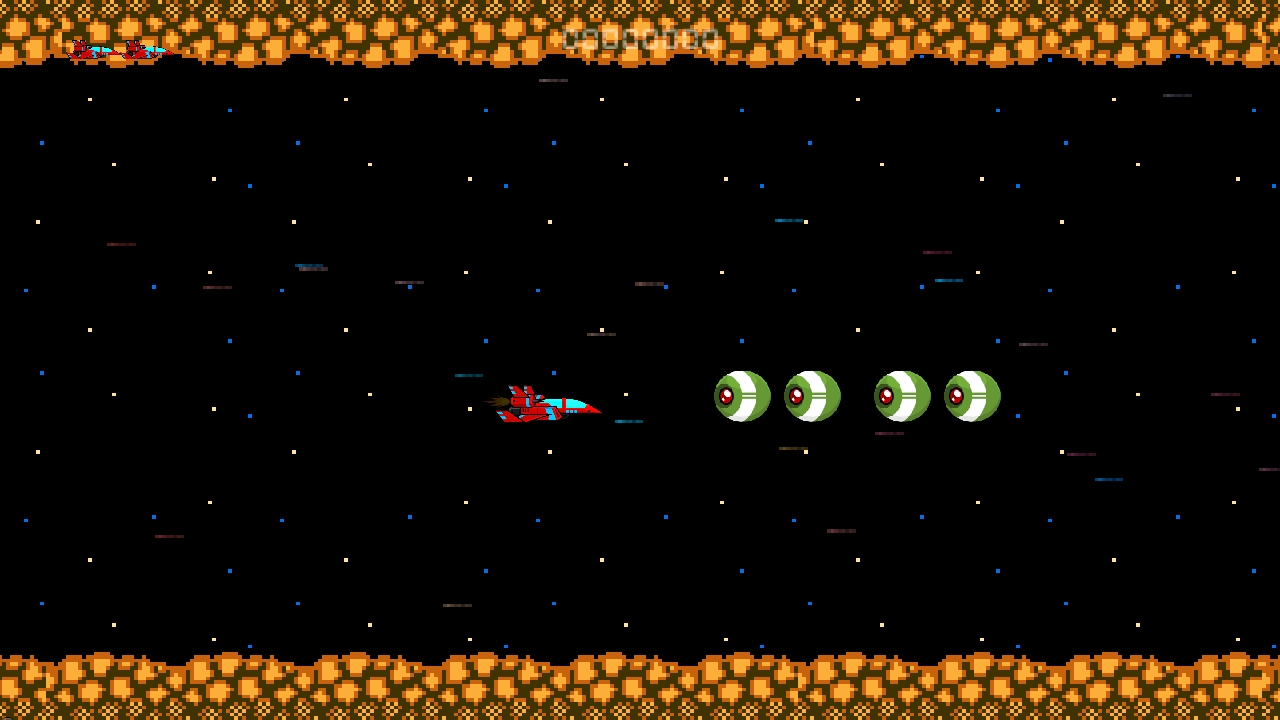
Task: Click the second green eyeball enemy
Action: (812, 396)
